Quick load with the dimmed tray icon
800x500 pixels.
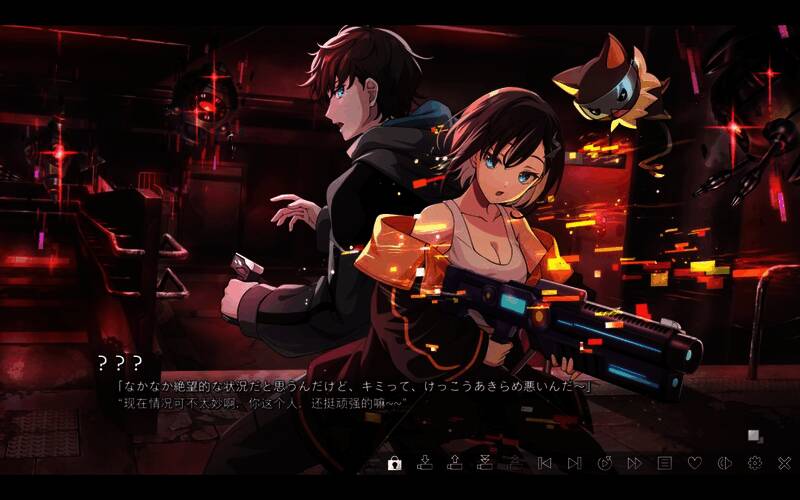pyautogui.click(x=514, y=463)
